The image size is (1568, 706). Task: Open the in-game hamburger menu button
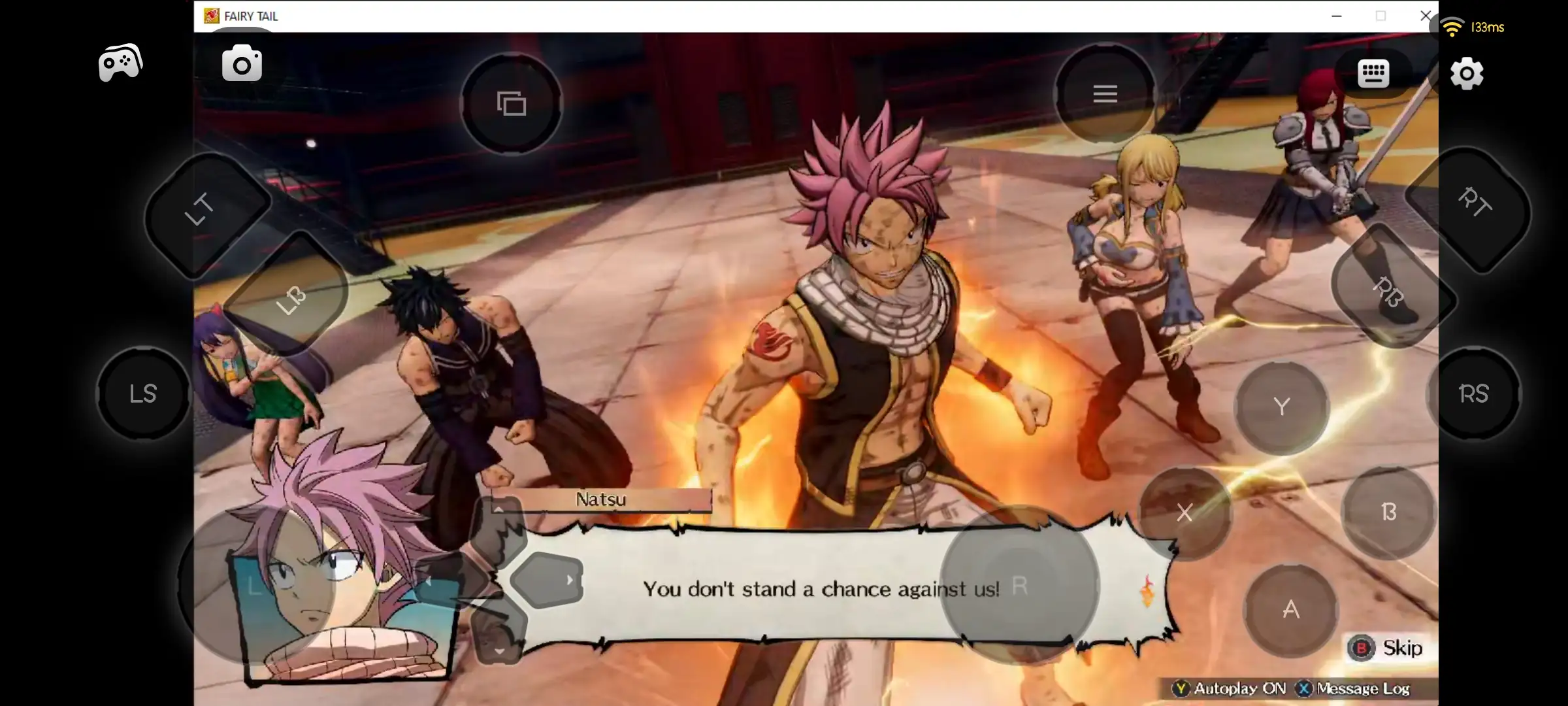pyautogui.click(x=1104, y=93)
